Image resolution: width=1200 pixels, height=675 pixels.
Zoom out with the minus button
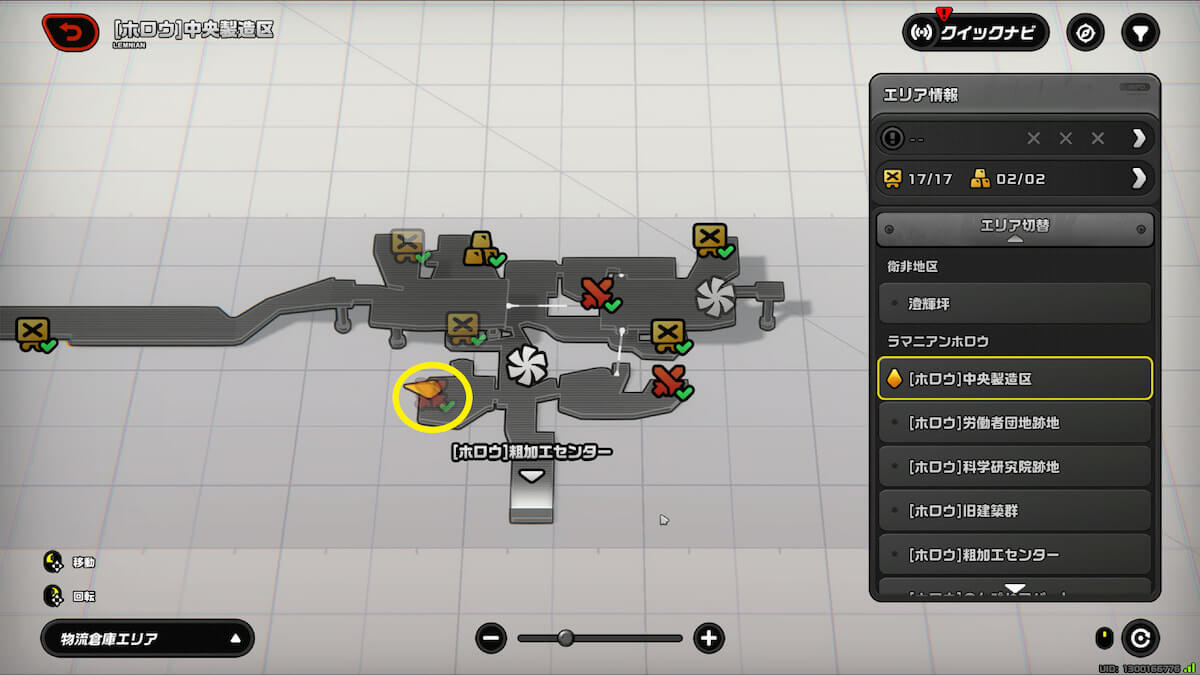pyautogui.click(x=491, y=638)
